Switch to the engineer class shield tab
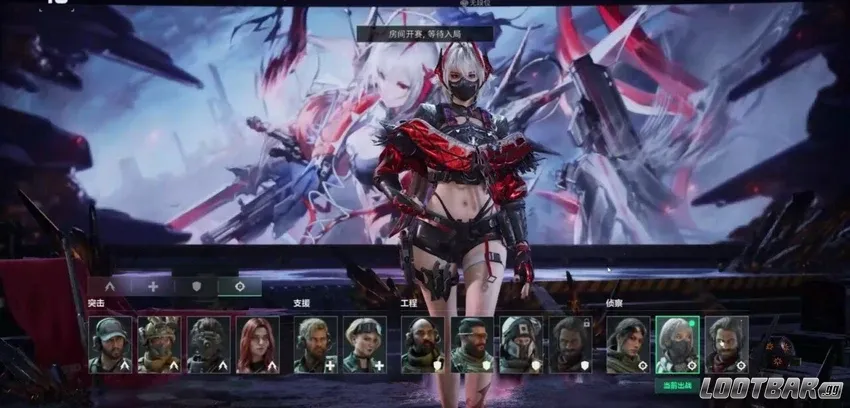The width and height of the screenshot is (850, 408). pyautogui.click(x=197, y=286)
